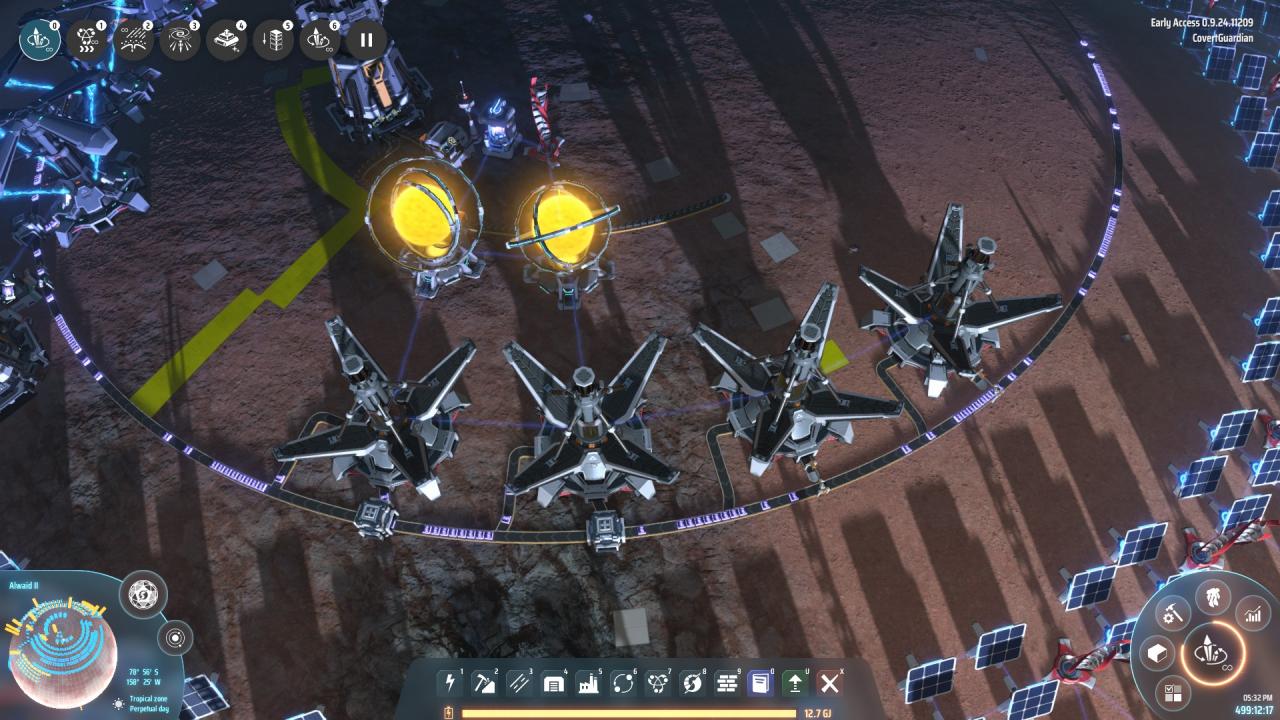Open the two orbiting dots logistics category
The width and height of the screenshot is (1280, 720).
(x=623, y=683)
